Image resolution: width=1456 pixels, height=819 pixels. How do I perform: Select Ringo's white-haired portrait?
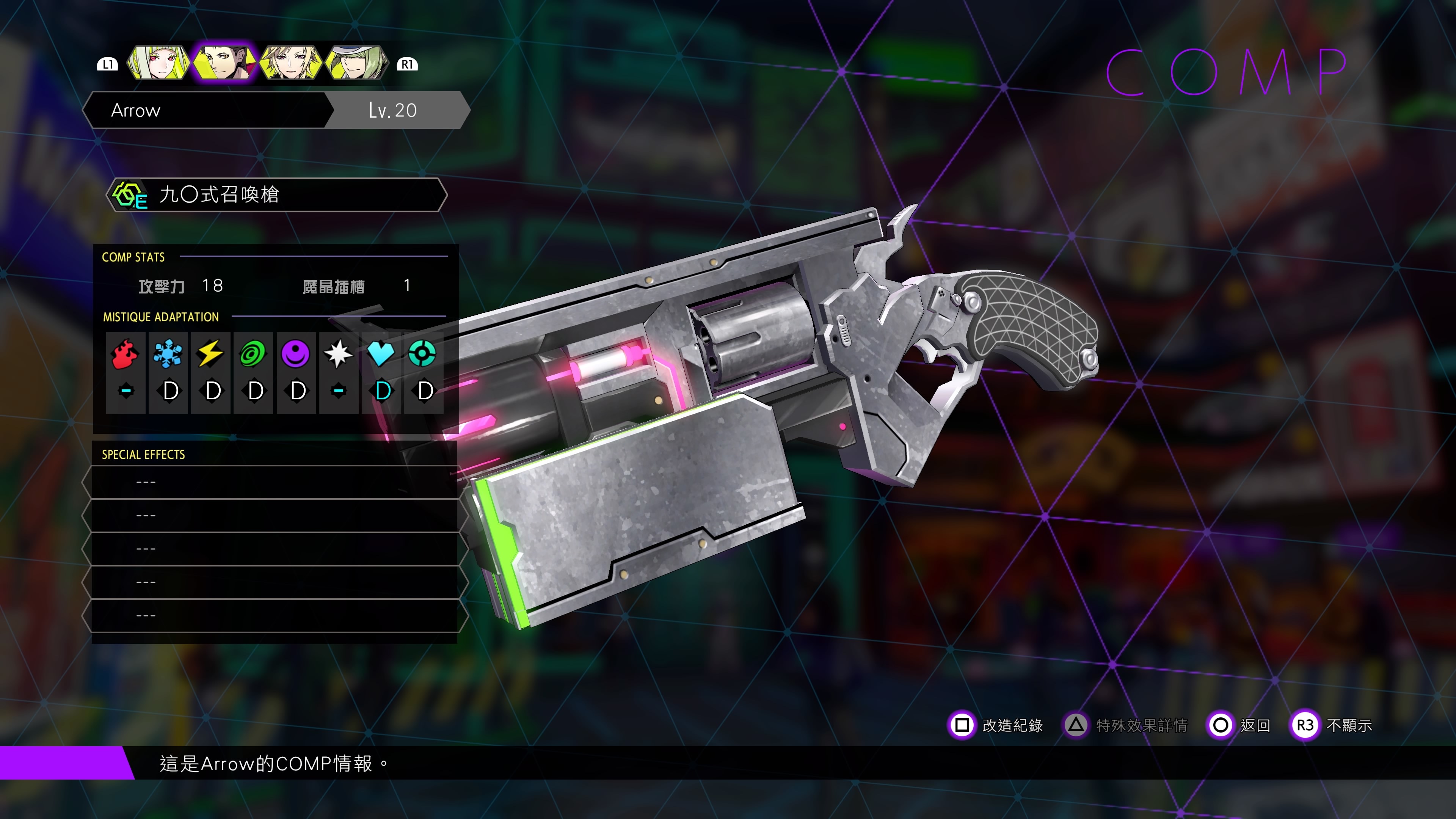pos(158,63)
